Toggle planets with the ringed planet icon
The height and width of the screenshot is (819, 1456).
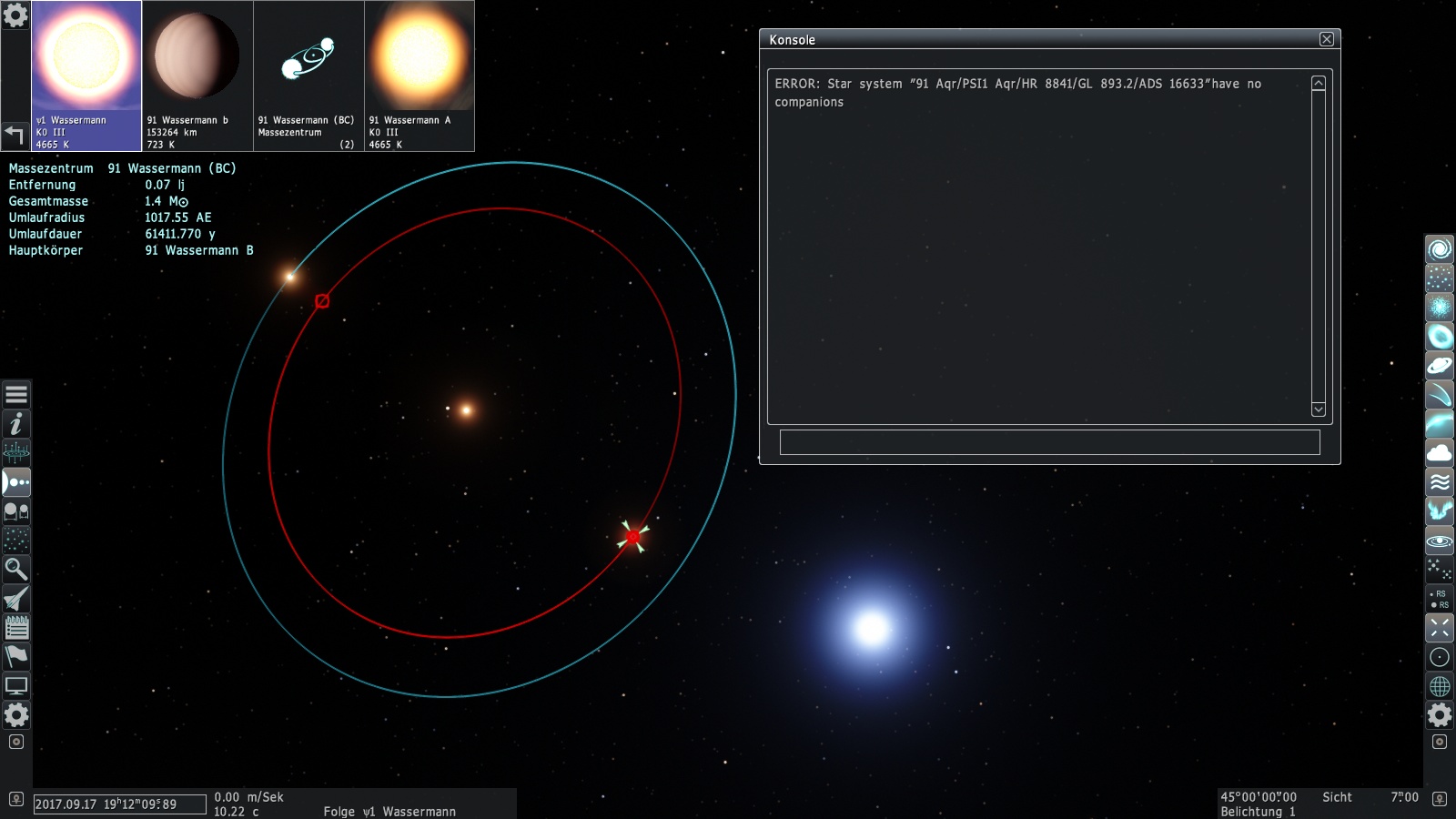[1440, 366]
